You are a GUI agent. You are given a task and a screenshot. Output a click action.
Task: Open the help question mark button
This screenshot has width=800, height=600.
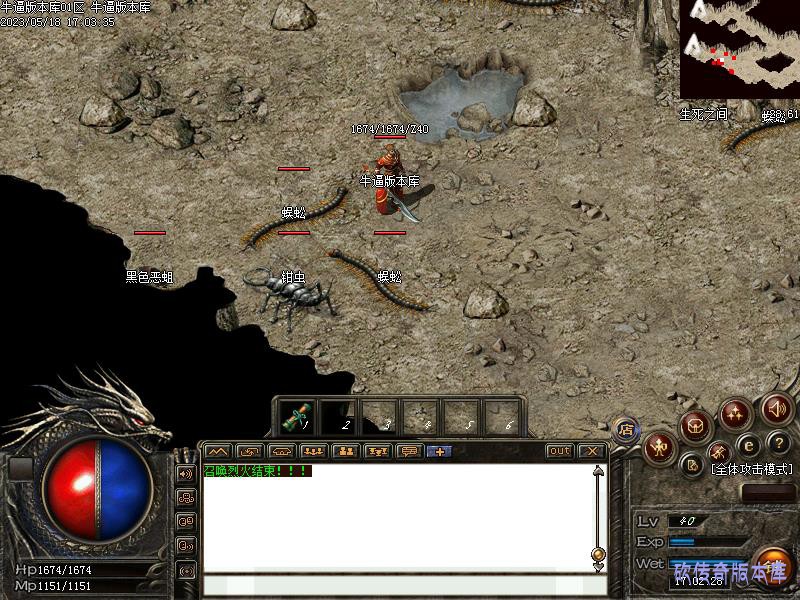778,443
